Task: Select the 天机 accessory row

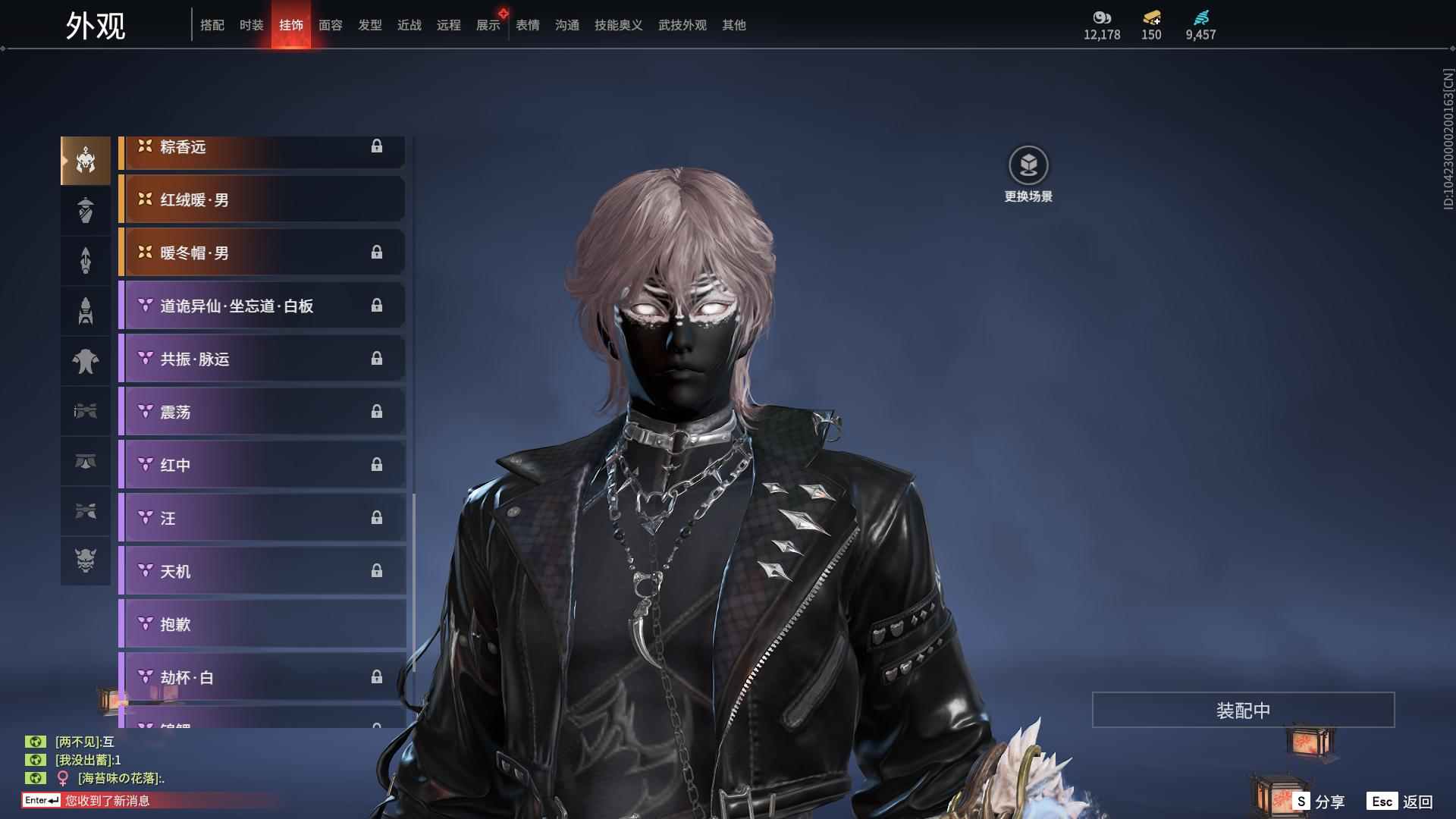Action: click(x=262, y=571)
